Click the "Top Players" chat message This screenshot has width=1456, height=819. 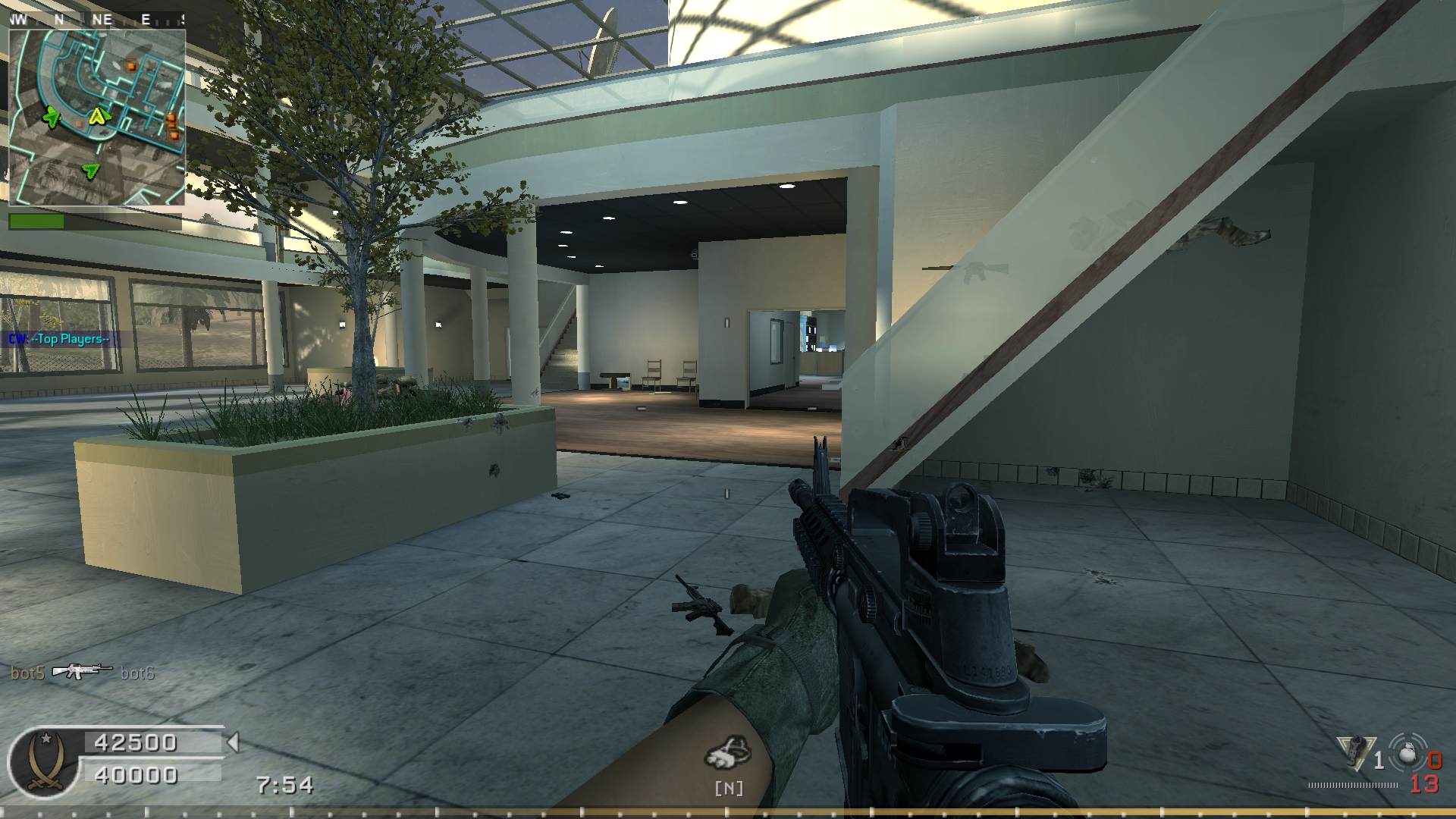click(x=61, y=339)
